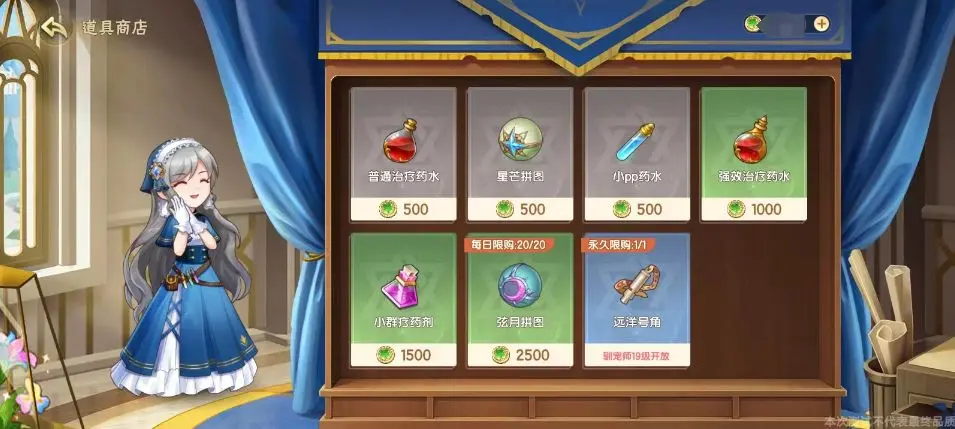Choose the 星芒拼图 item card
This screenshot has width=955, height=429.
pos(520,153)
